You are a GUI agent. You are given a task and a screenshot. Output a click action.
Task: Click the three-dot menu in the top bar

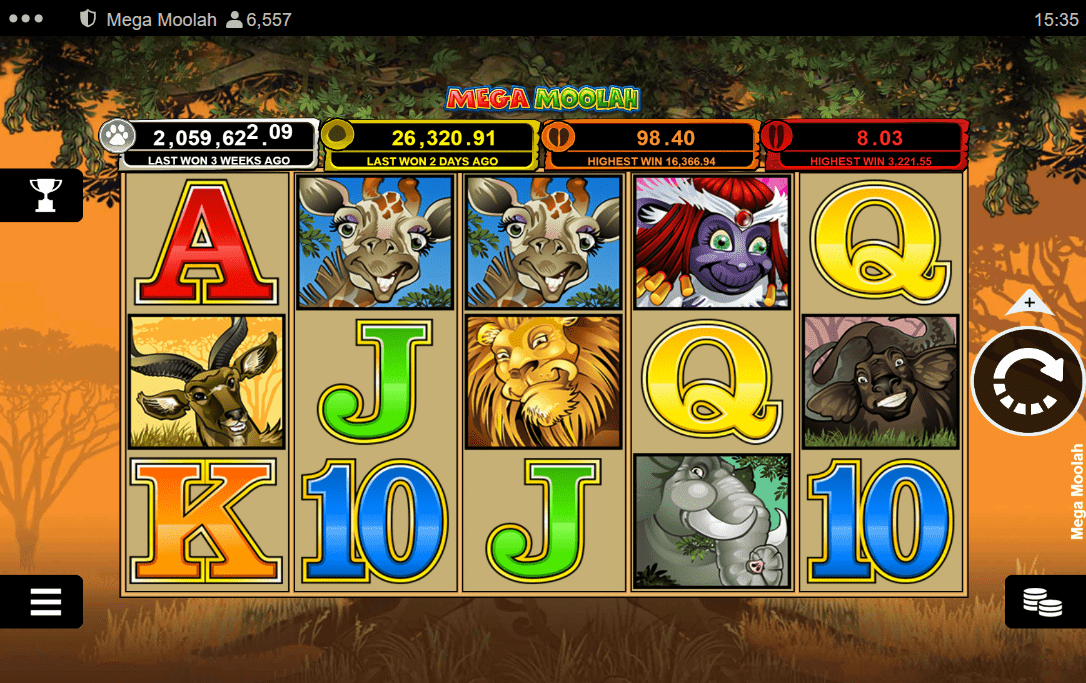click(x=25, y=19)
